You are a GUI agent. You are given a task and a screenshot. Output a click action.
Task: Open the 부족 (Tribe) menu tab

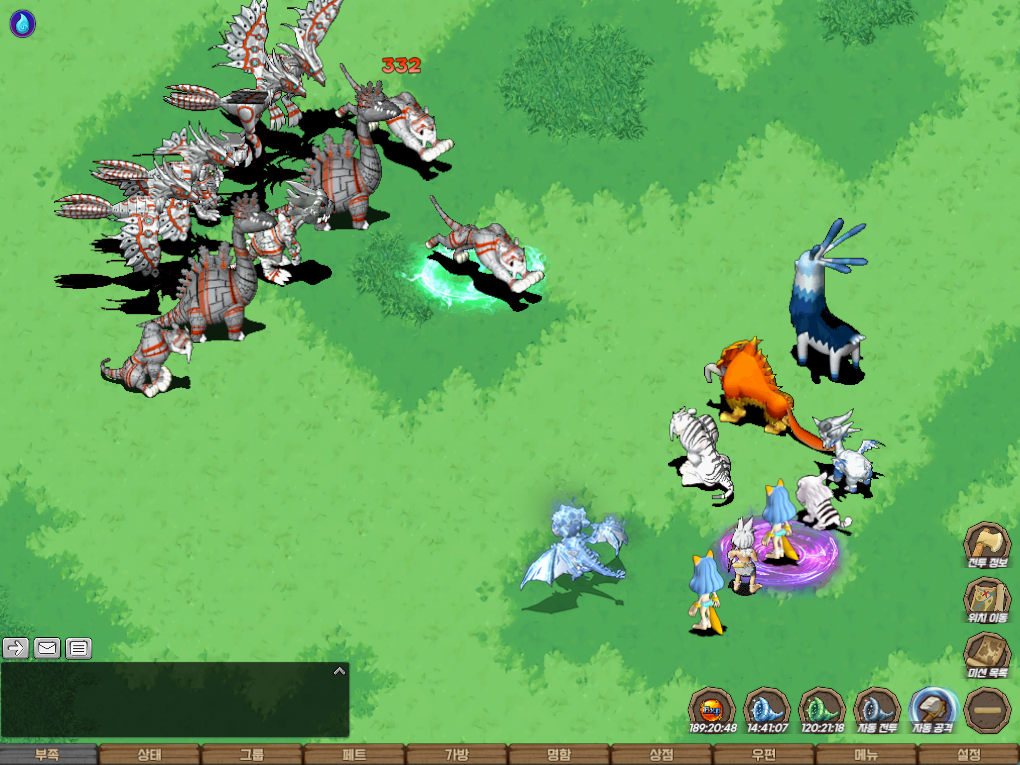pos(49,755)
